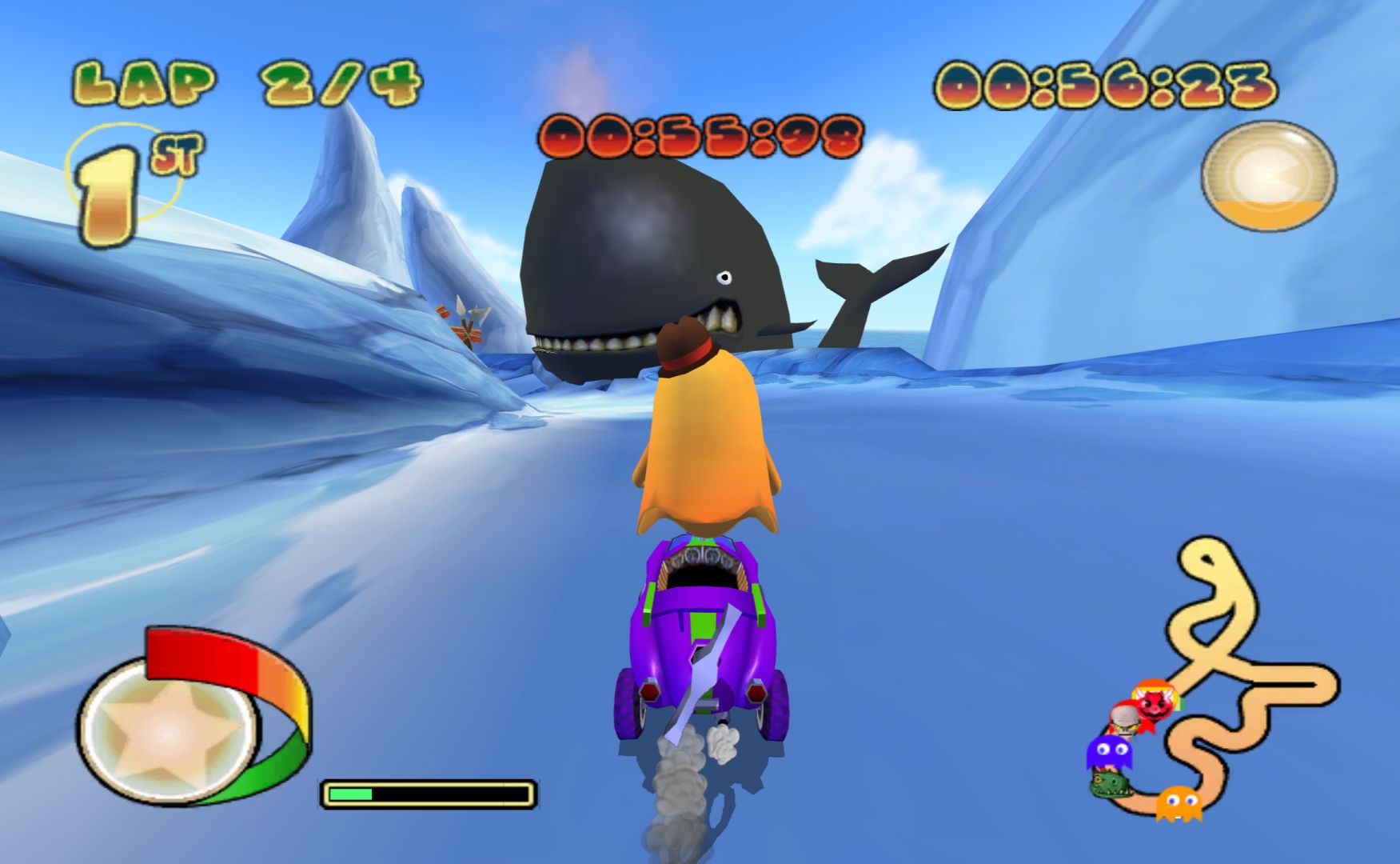Screen dimensions: 1400x864
Task: Click the red devil racer marker
Action: point(1155,698)
